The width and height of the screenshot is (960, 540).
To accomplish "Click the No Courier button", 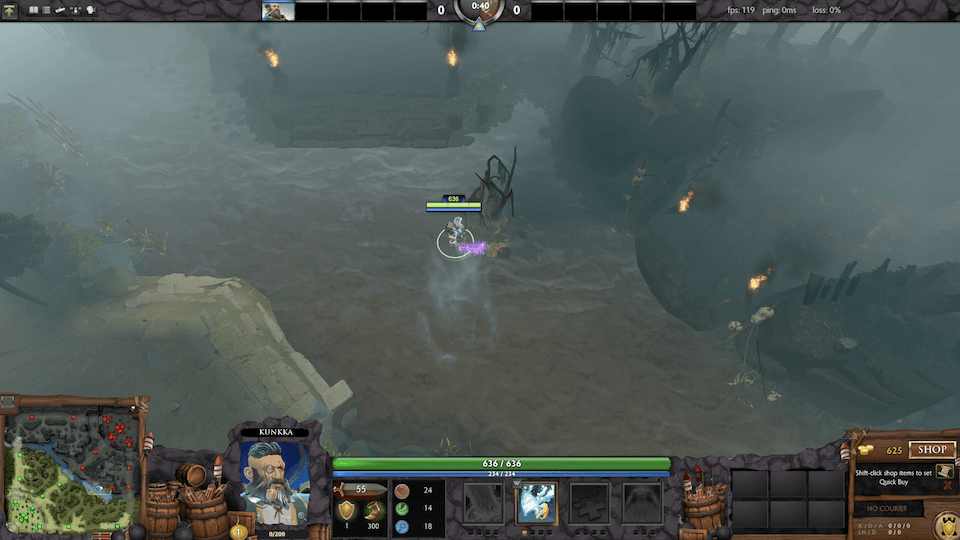I will pos(888,509).
